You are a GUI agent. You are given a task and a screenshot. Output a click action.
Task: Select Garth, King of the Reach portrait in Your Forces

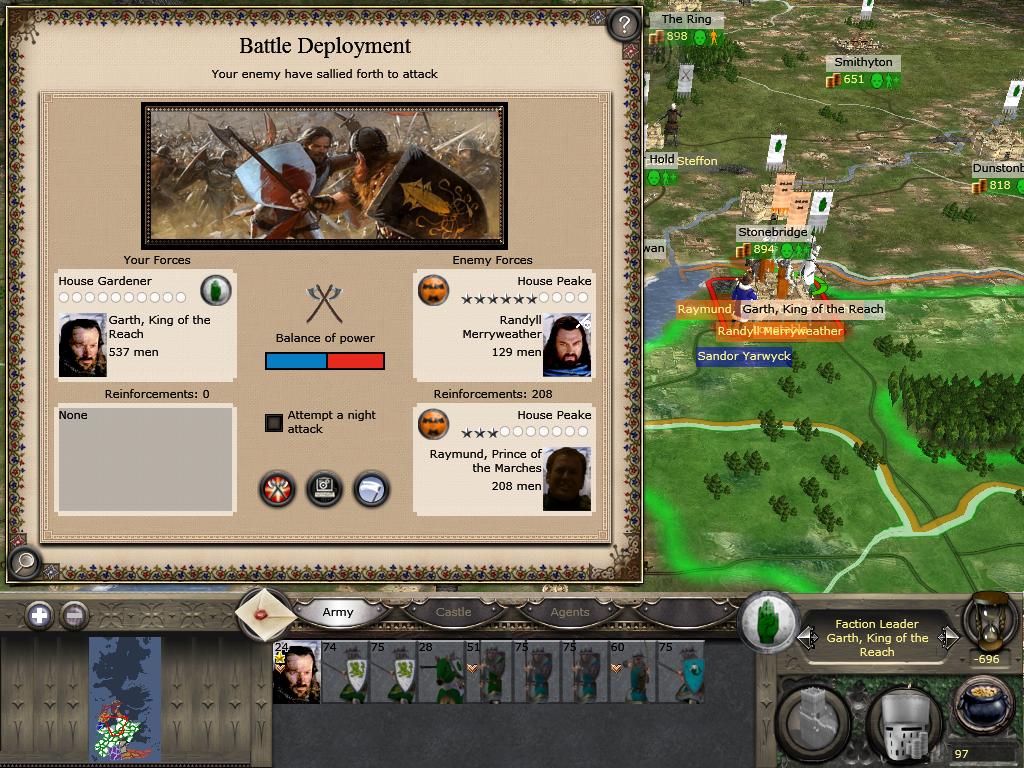click(82, 345)
